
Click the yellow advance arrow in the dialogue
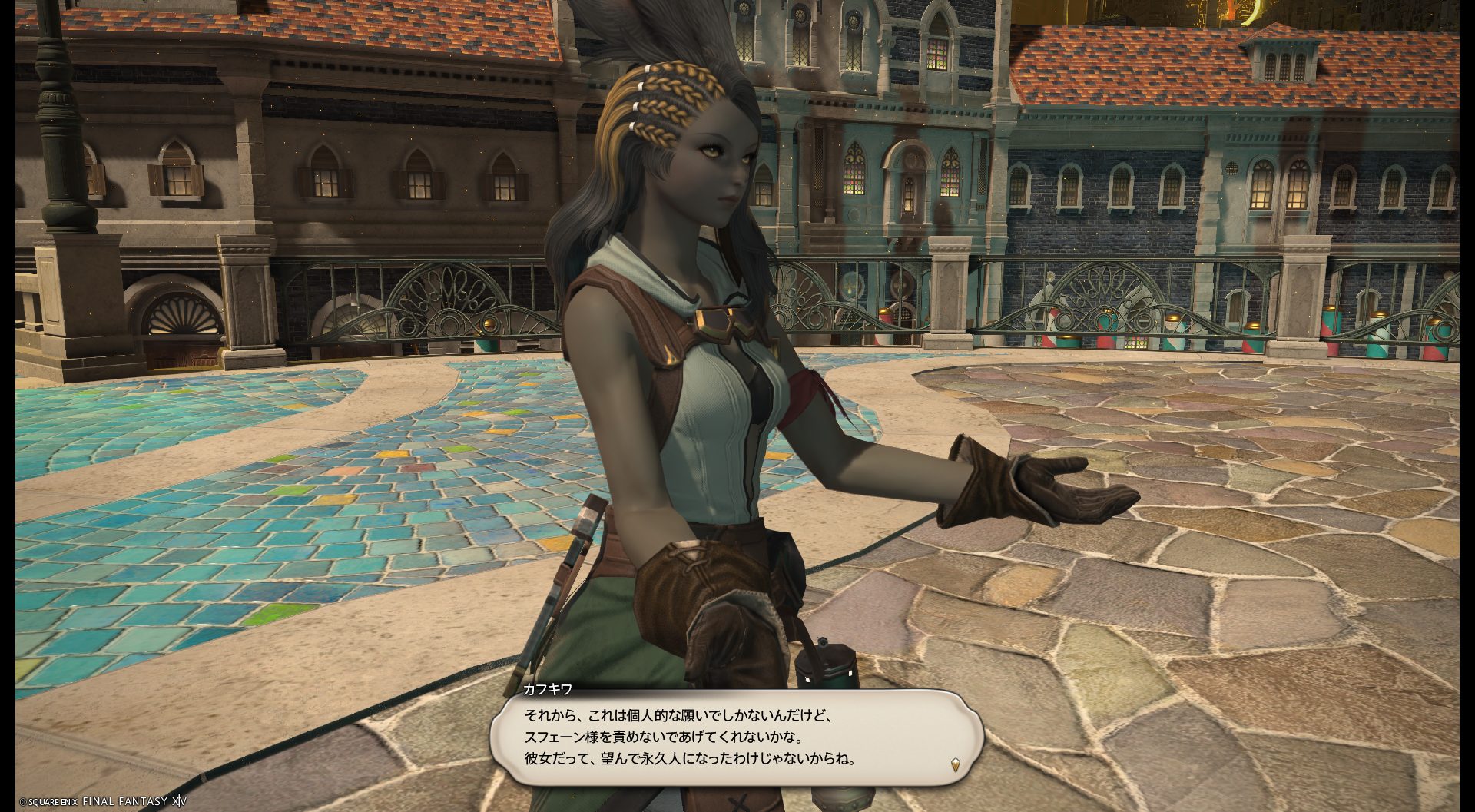[x=956, y=764]
